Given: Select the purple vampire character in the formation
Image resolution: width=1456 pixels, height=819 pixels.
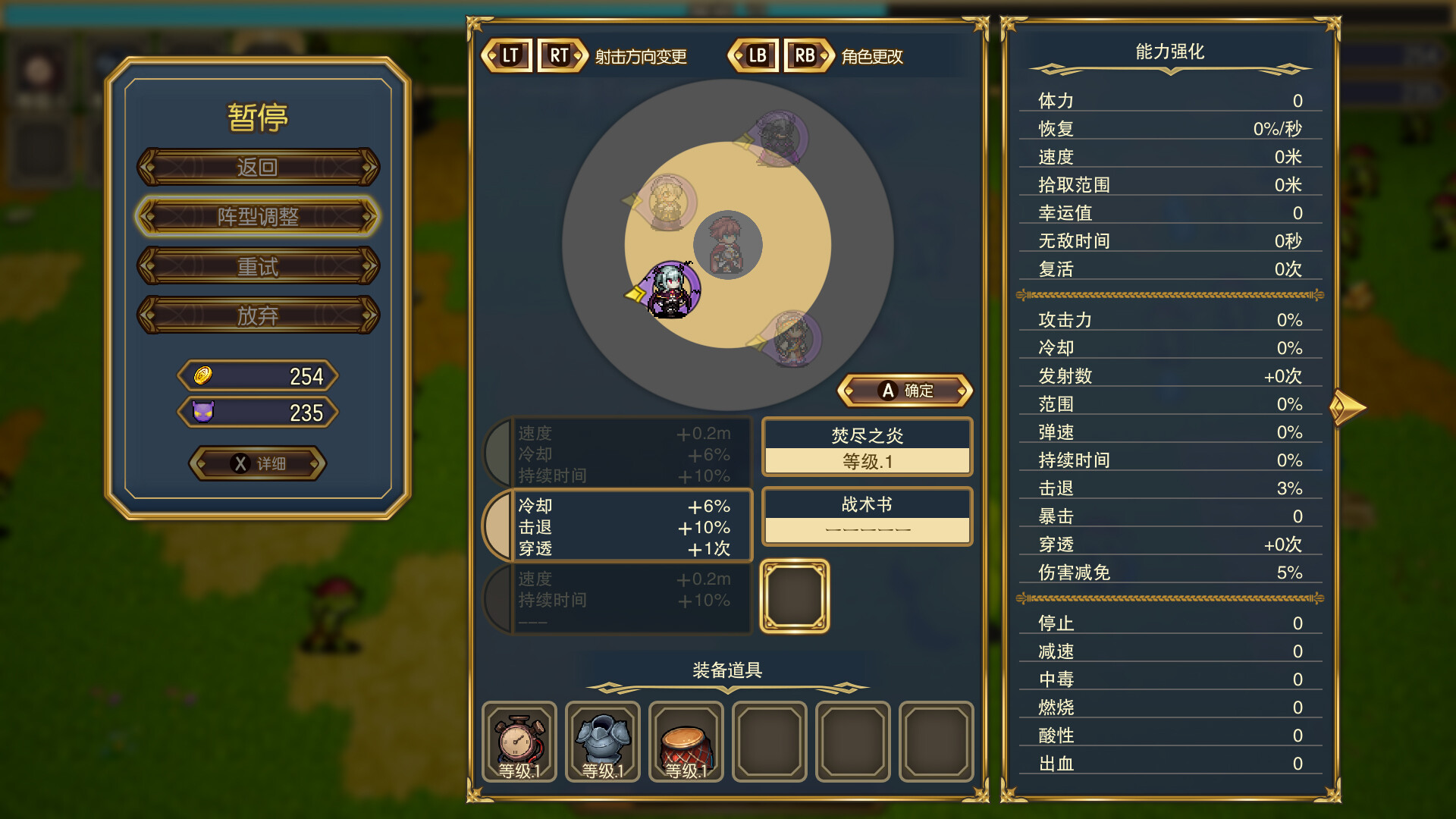Looking at the screenshot, I should pos(670,287).
